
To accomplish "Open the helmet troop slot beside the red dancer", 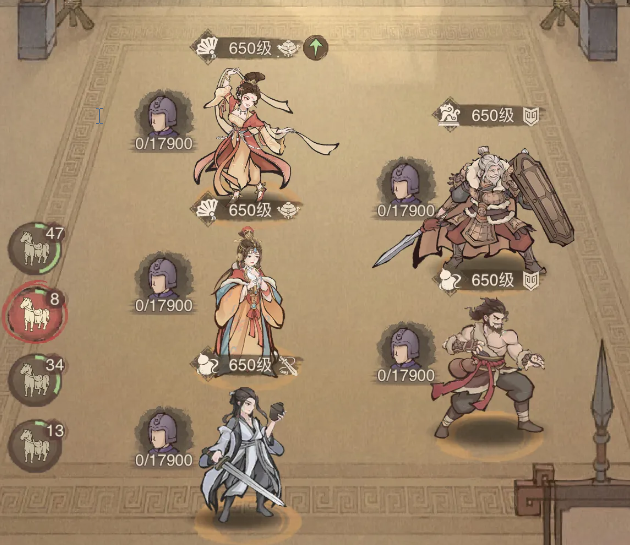I will click(163, 115).
